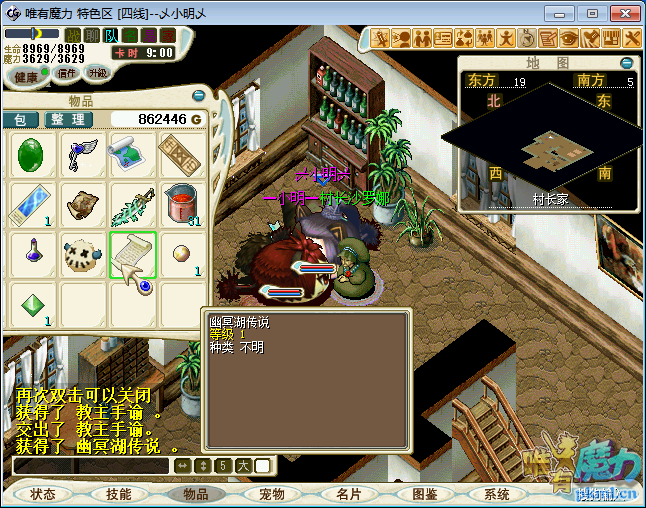Open the 状态 status tab

click(x=43, y=494)
